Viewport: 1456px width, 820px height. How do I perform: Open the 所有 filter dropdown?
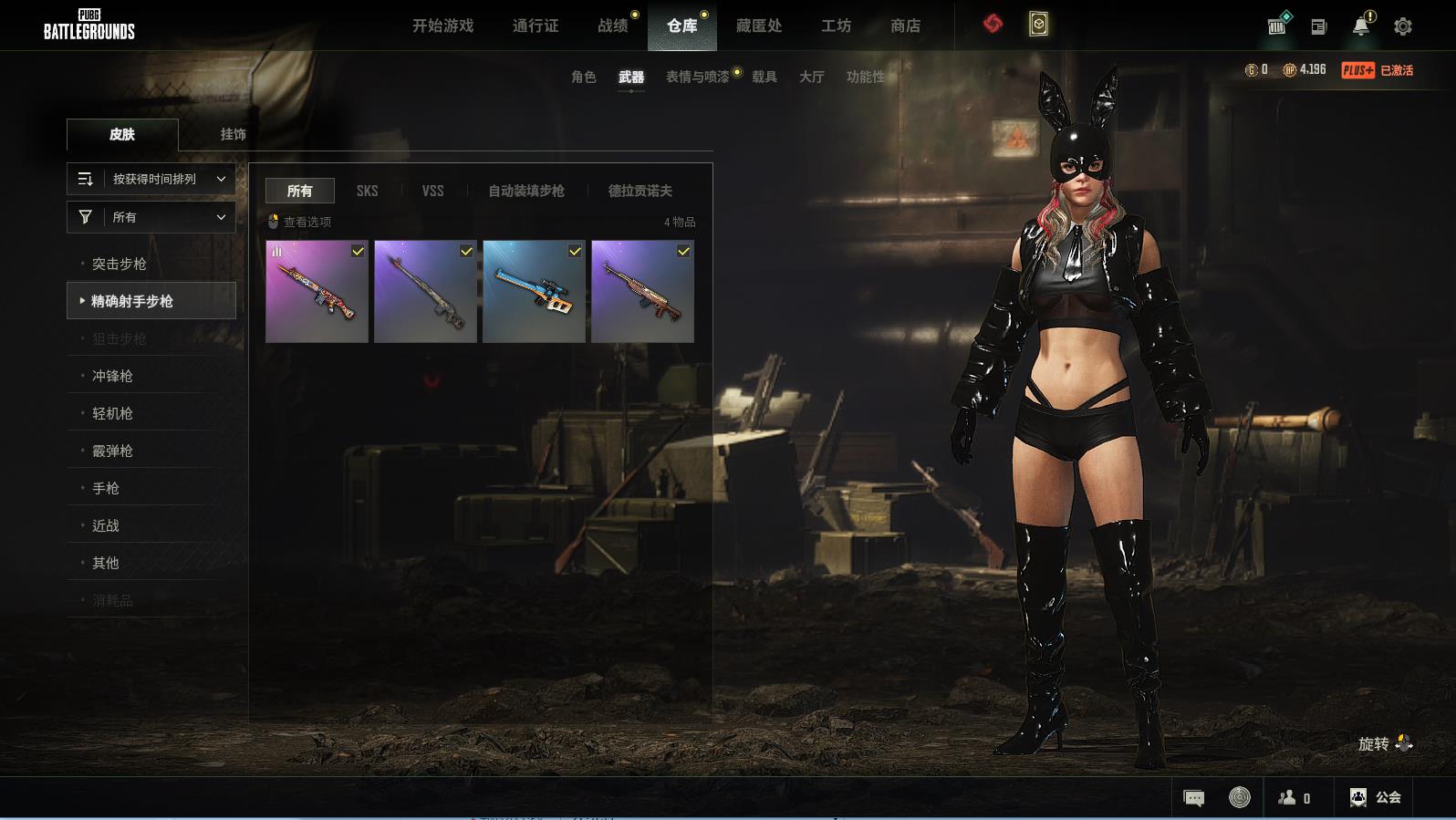pos(151,217)
